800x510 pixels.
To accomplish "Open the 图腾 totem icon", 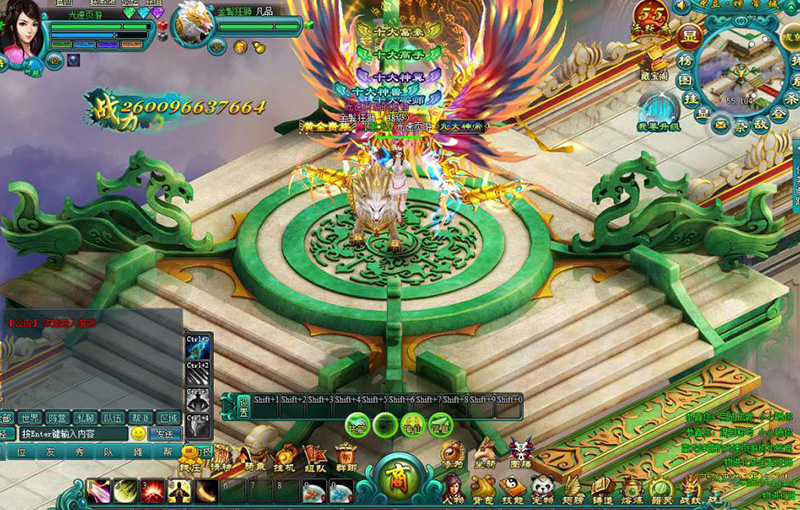I will (520, 453).
